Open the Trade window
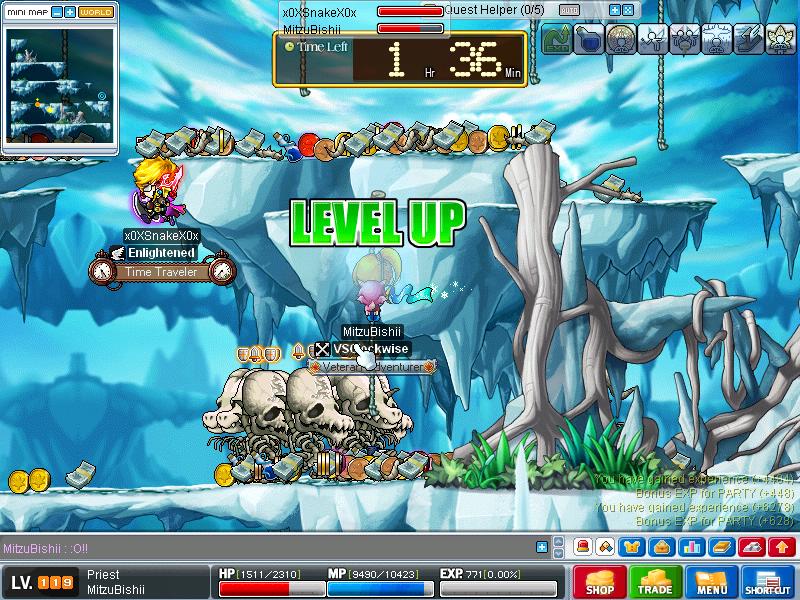The image size is (800, 600). [x=655, y=582]
